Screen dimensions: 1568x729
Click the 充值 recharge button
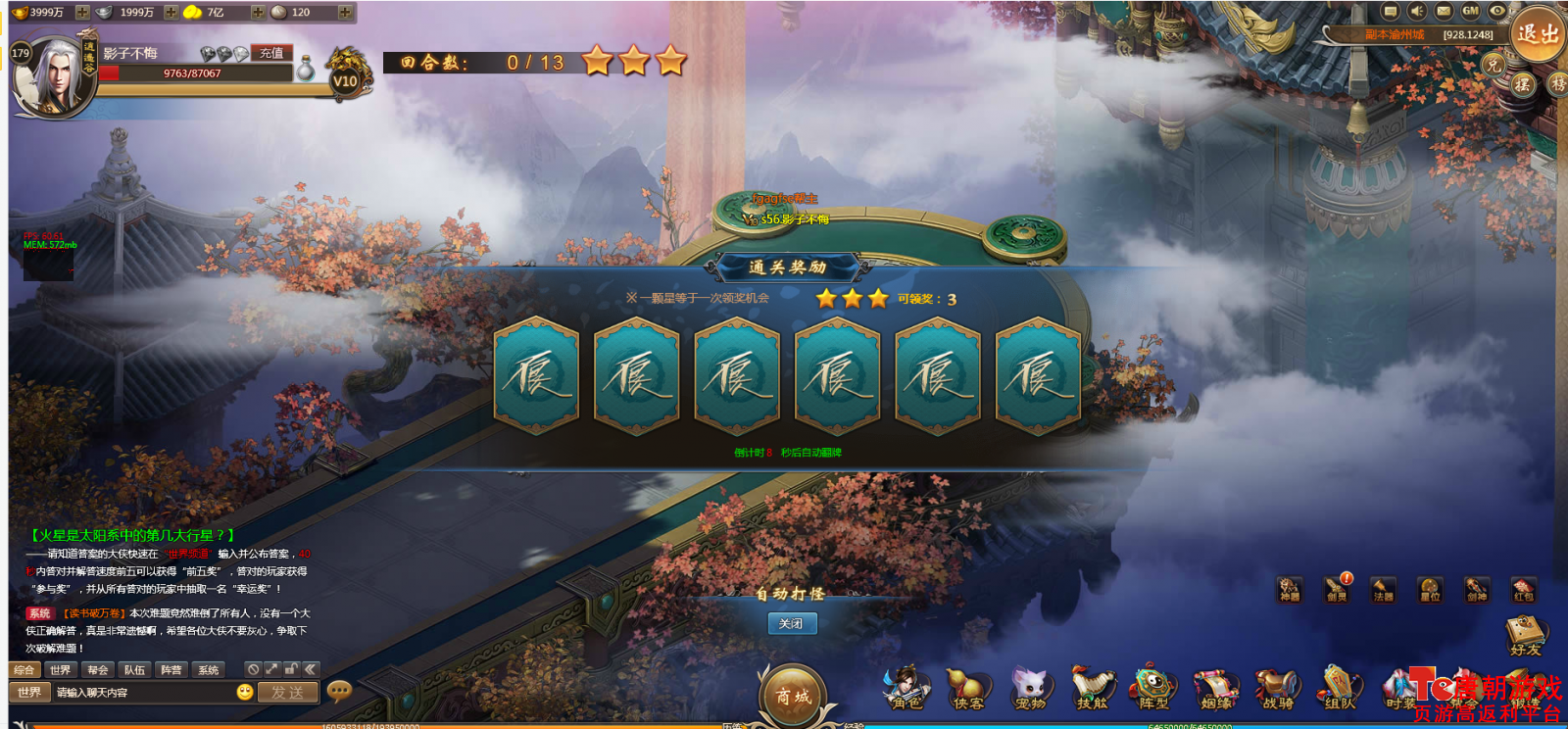click(271, 53)
